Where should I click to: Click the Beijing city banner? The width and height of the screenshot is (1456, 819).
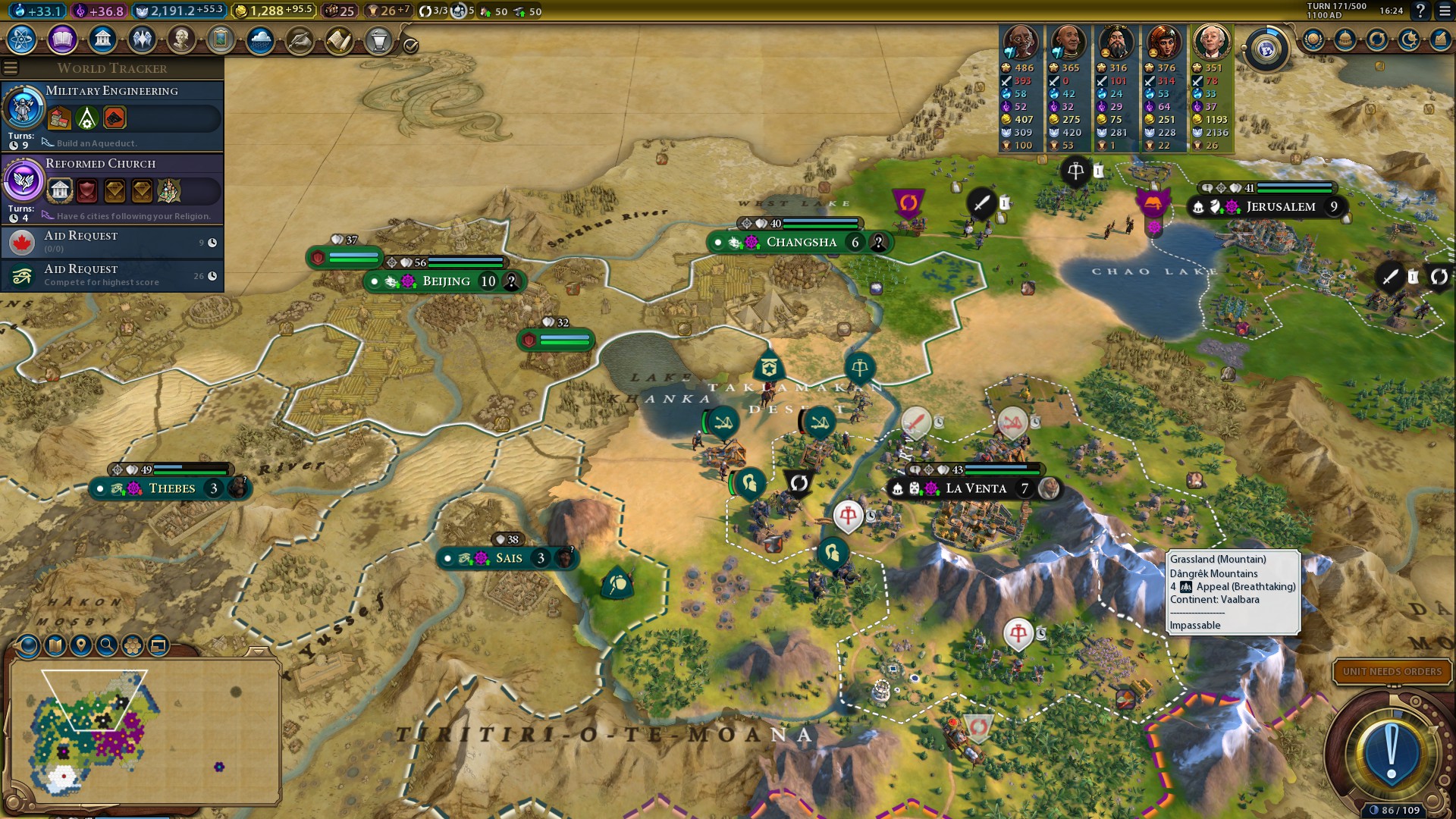click(446, 281)
